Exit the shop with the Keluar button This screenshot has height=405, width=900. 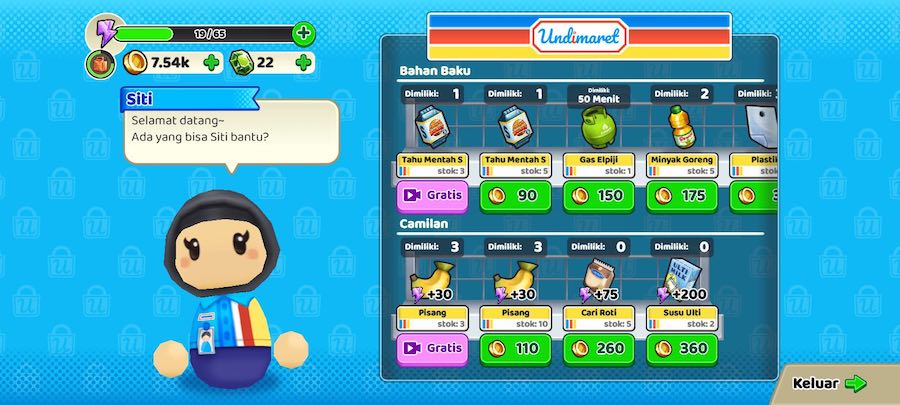point(829,383)
